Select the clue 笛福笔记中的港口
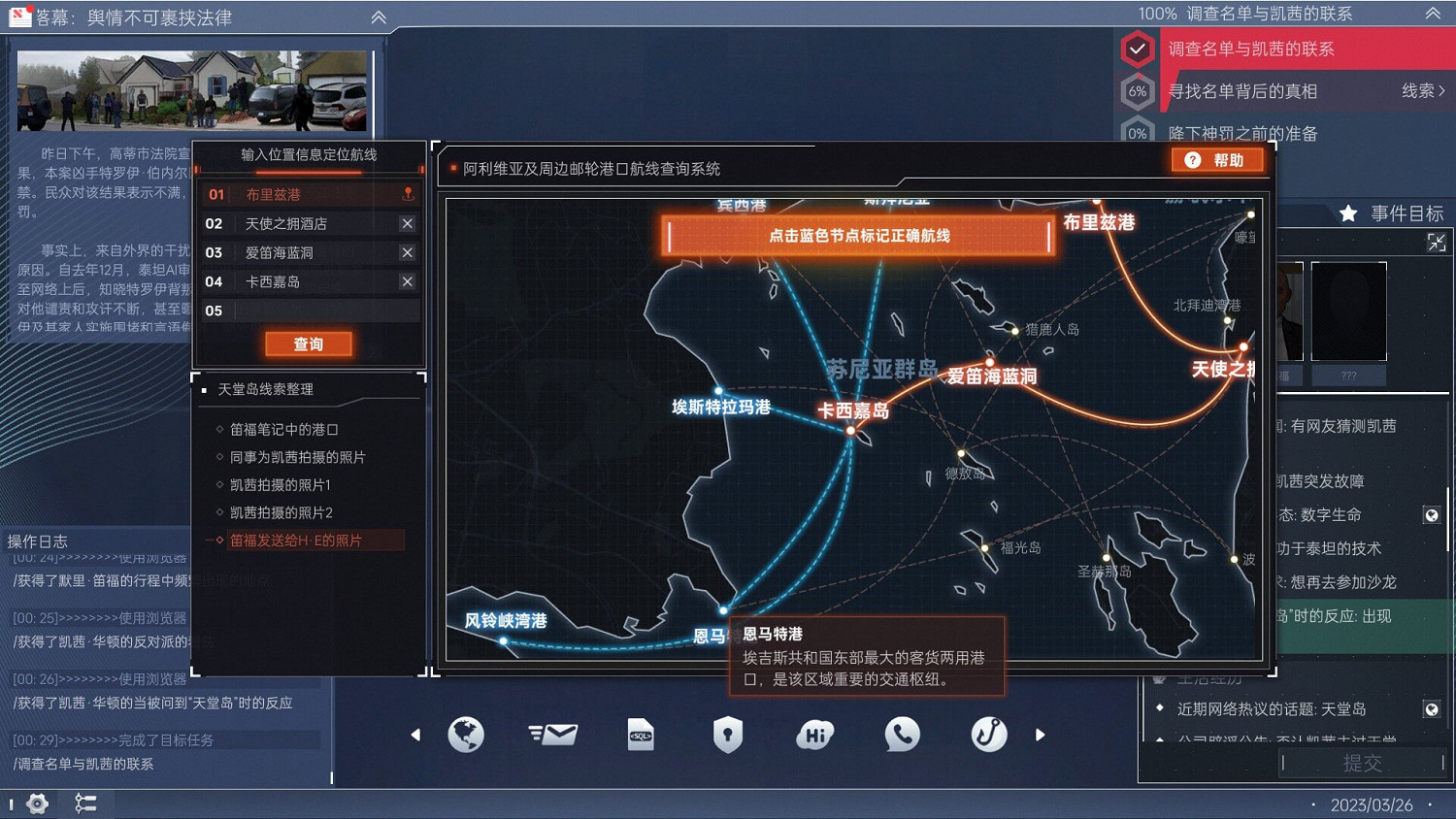 (285, 428)
